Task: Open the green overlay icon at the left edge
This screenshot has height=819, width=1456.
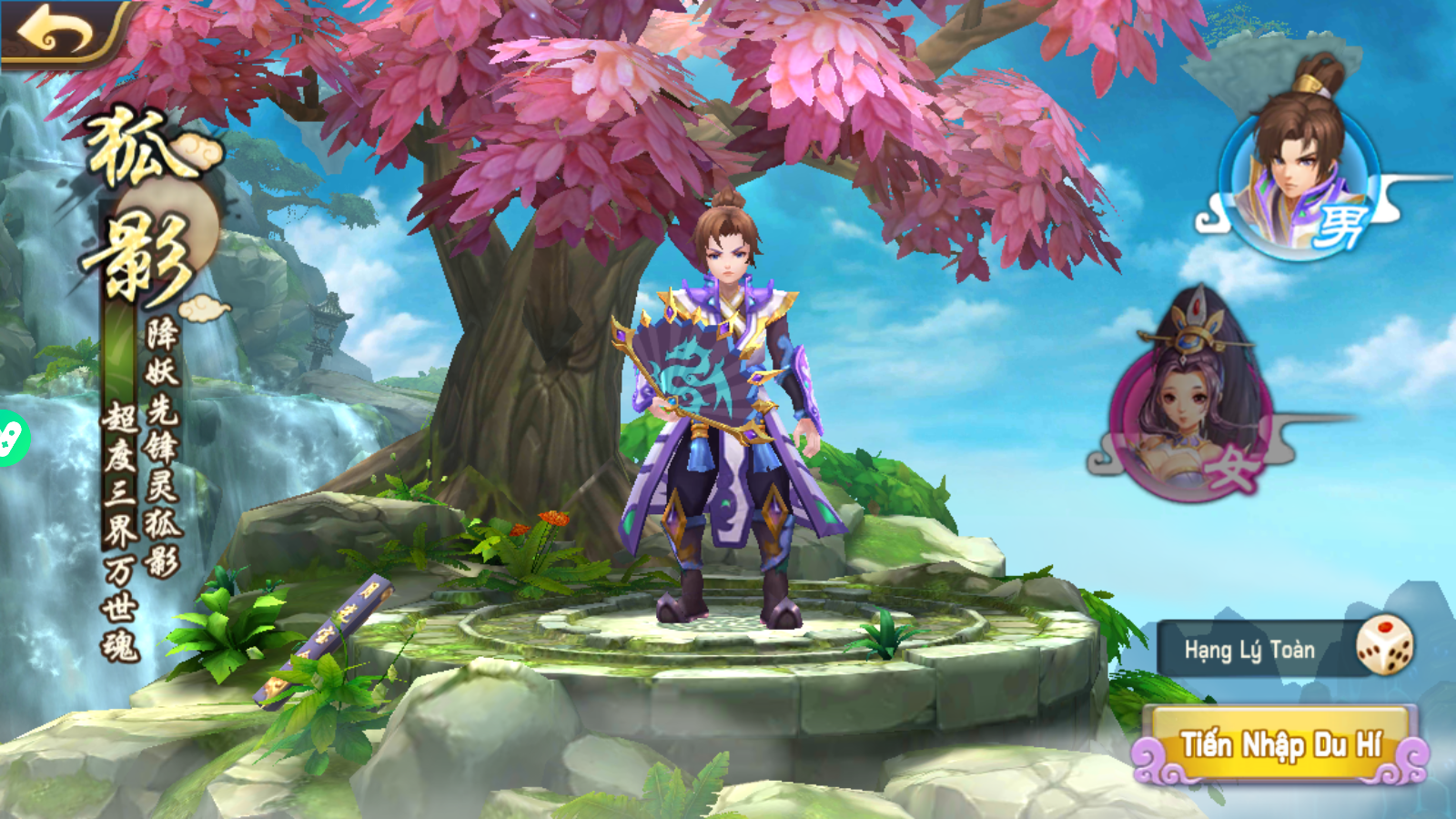Action: (11, 439)
